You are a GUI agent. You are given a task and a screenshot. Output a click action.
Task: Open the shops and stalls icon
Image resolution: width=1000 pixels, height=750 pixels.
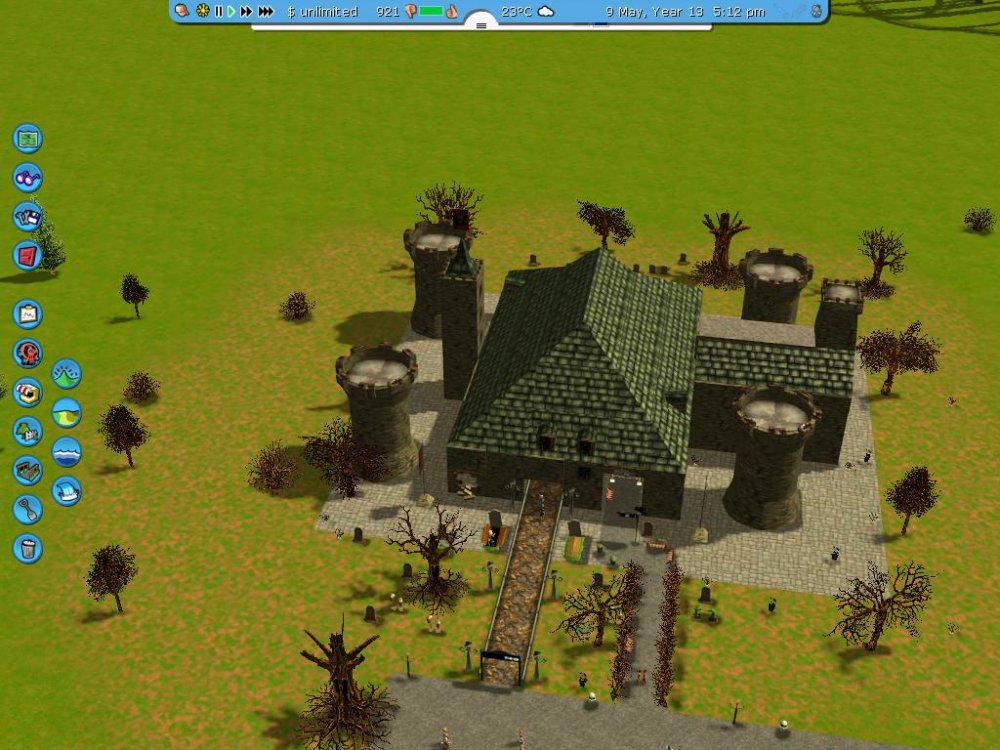27,392
